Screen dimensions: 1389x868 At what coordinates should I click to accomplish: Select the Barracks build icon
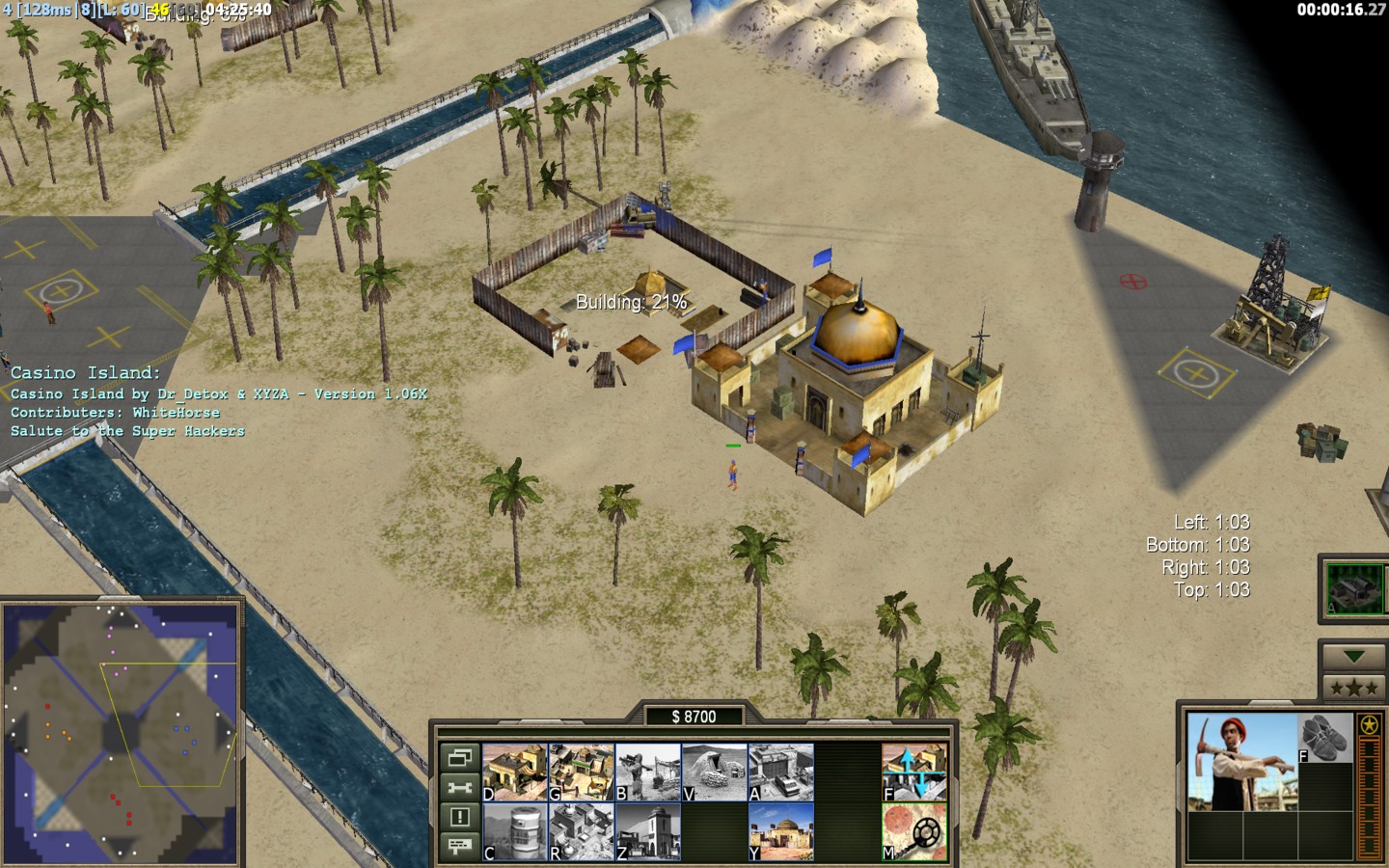coord(581,772)
